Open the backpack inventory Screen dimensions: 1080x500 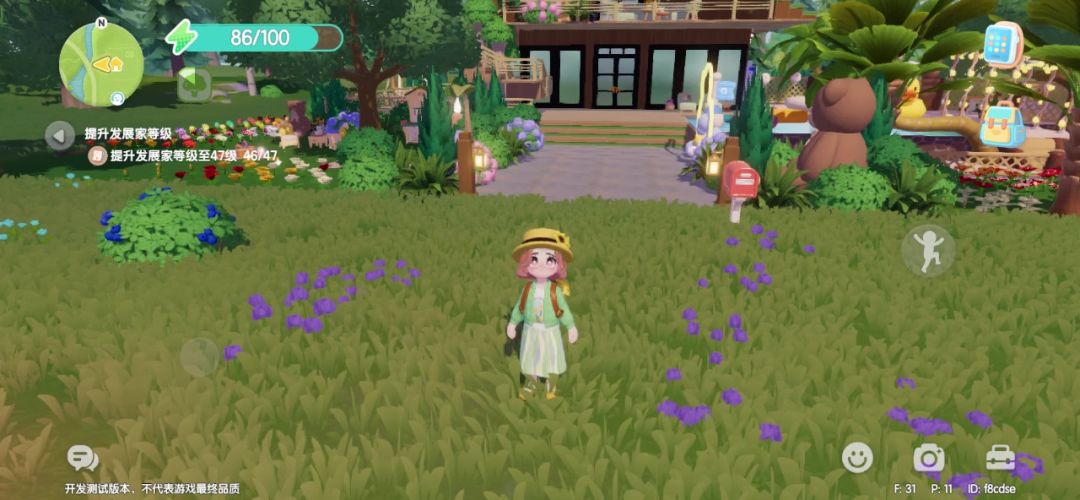(x=1001, y=127)
